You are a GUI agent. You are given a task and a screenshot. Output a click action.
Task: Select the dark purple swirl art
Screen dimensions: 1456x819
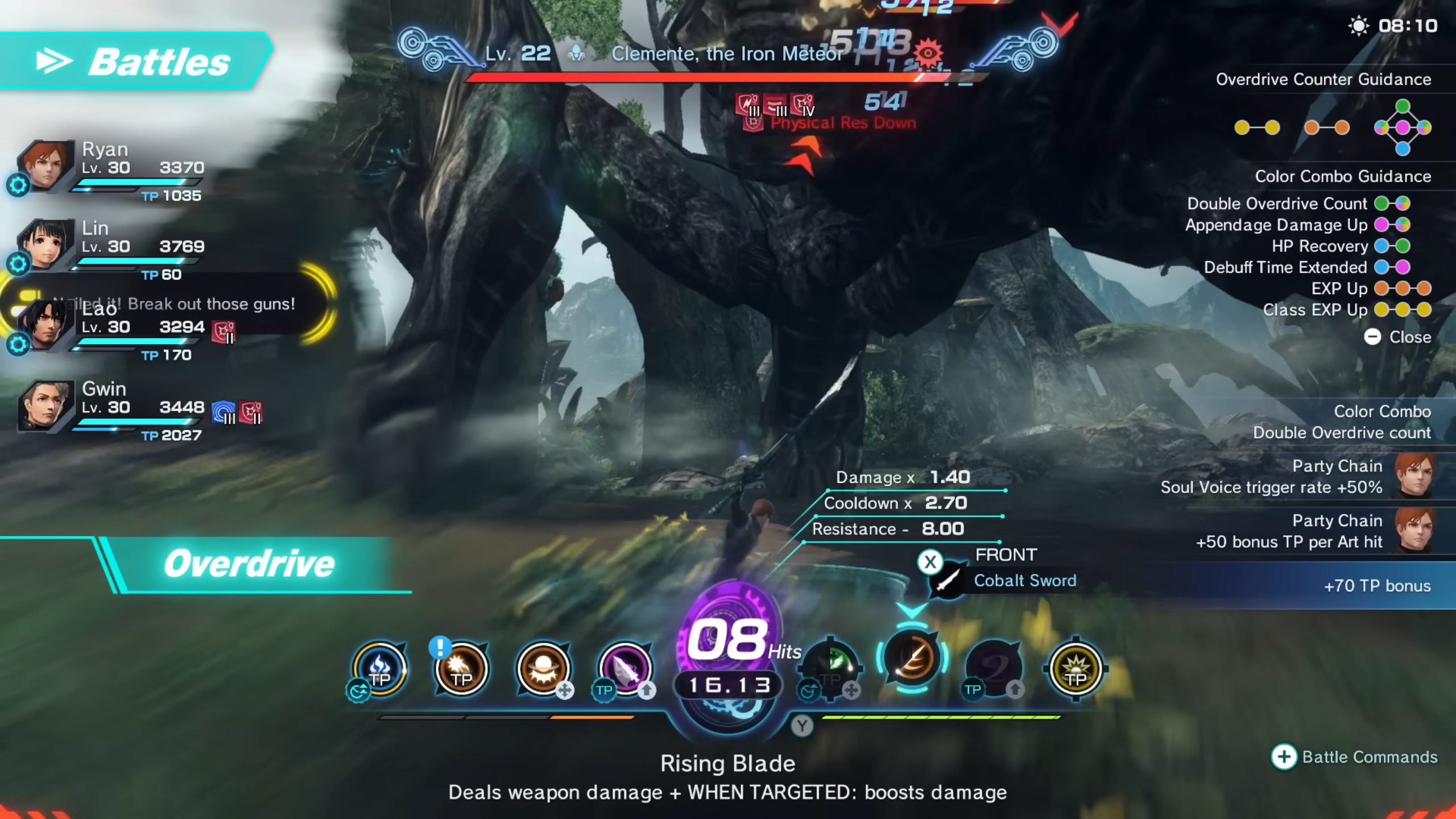coord(994,669)
